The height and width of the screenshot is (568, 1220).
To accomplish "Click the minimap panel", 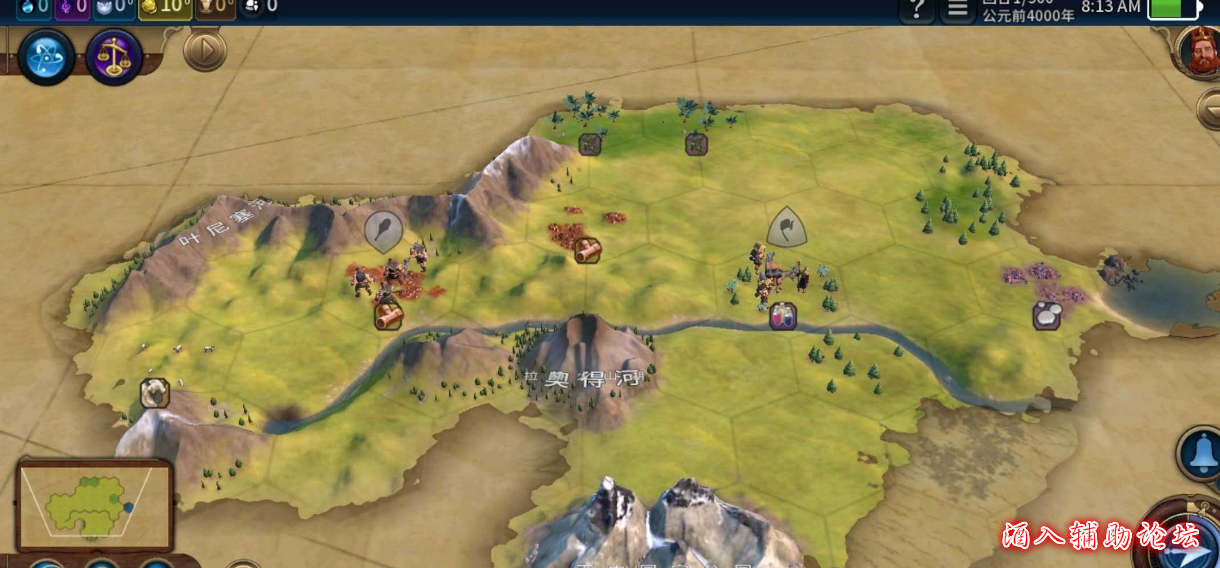I will [95, 505].
